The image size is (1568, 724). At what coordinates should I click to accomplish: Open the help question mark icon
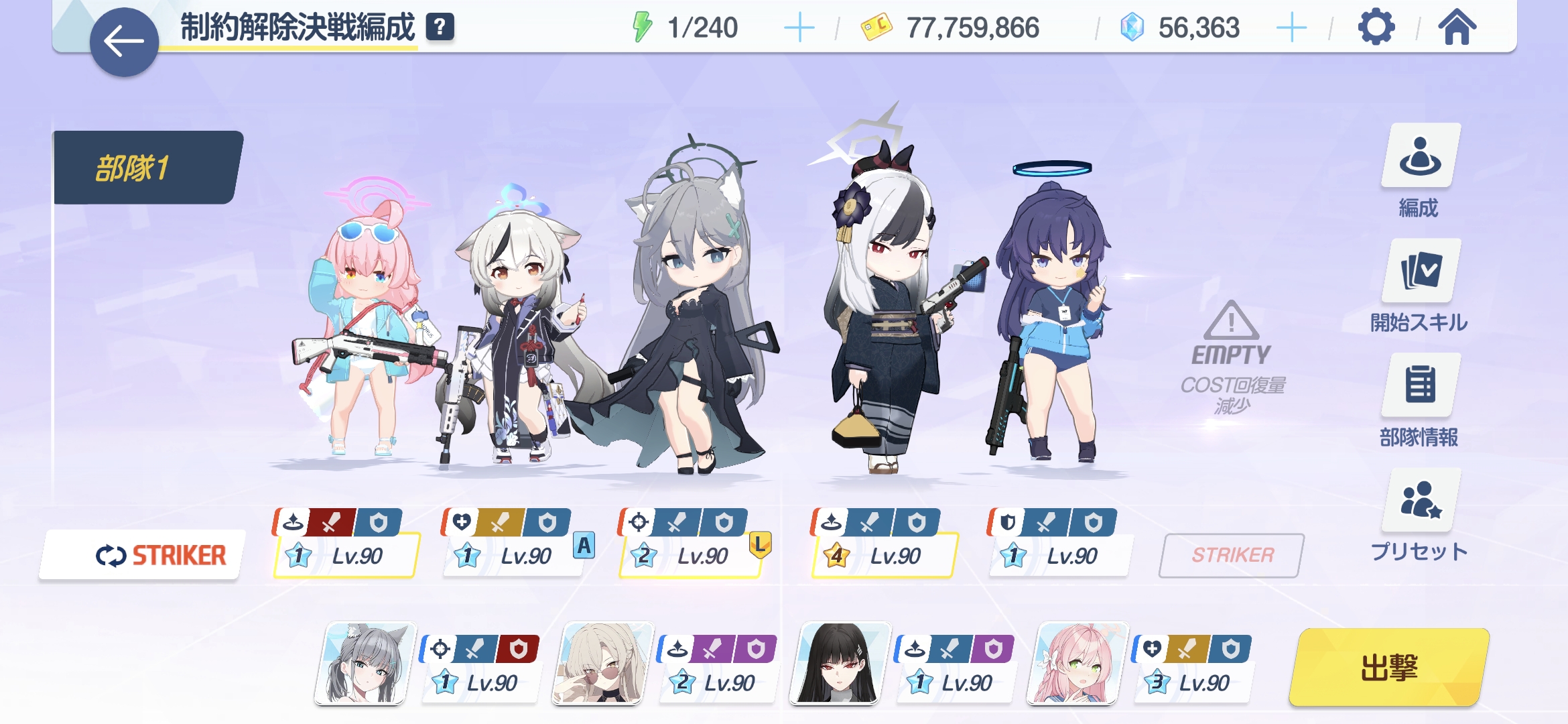click(440, 27)
